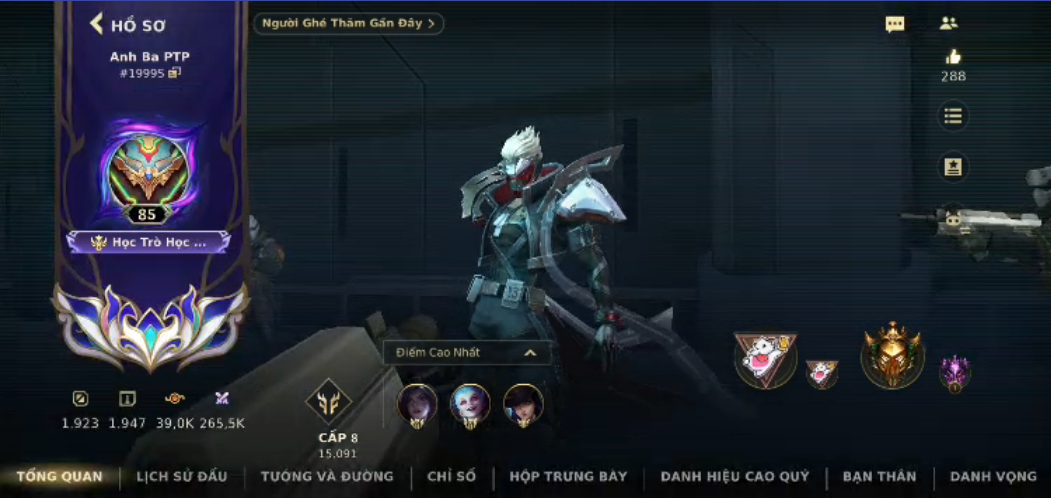Select the Tổng Quan tab

point(59,477)
